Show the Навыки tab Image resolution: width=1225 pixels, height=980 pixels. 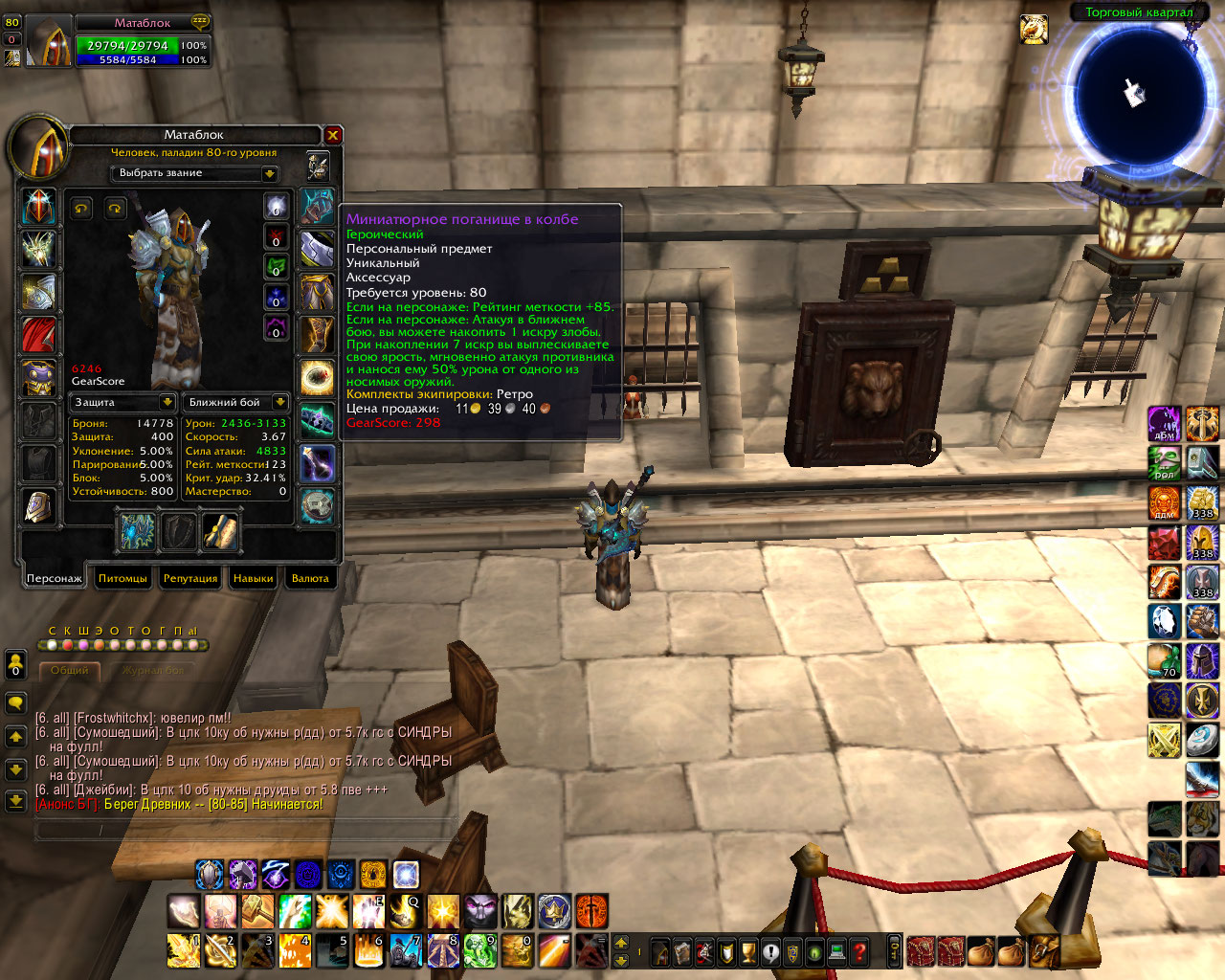(253, 578)
